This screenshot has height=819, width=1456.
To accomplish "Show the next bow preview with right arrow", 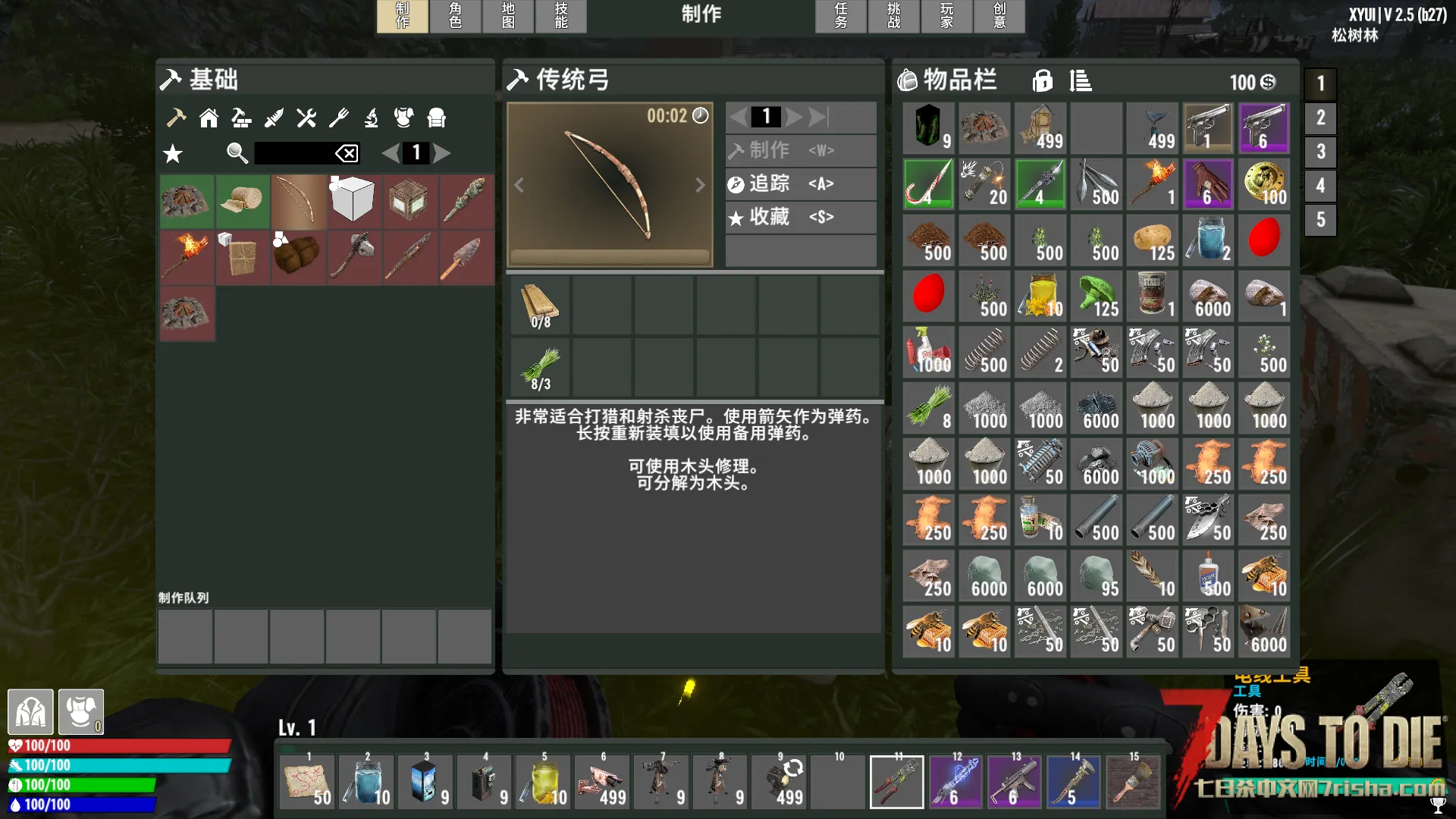I will (x=700, y=185).
